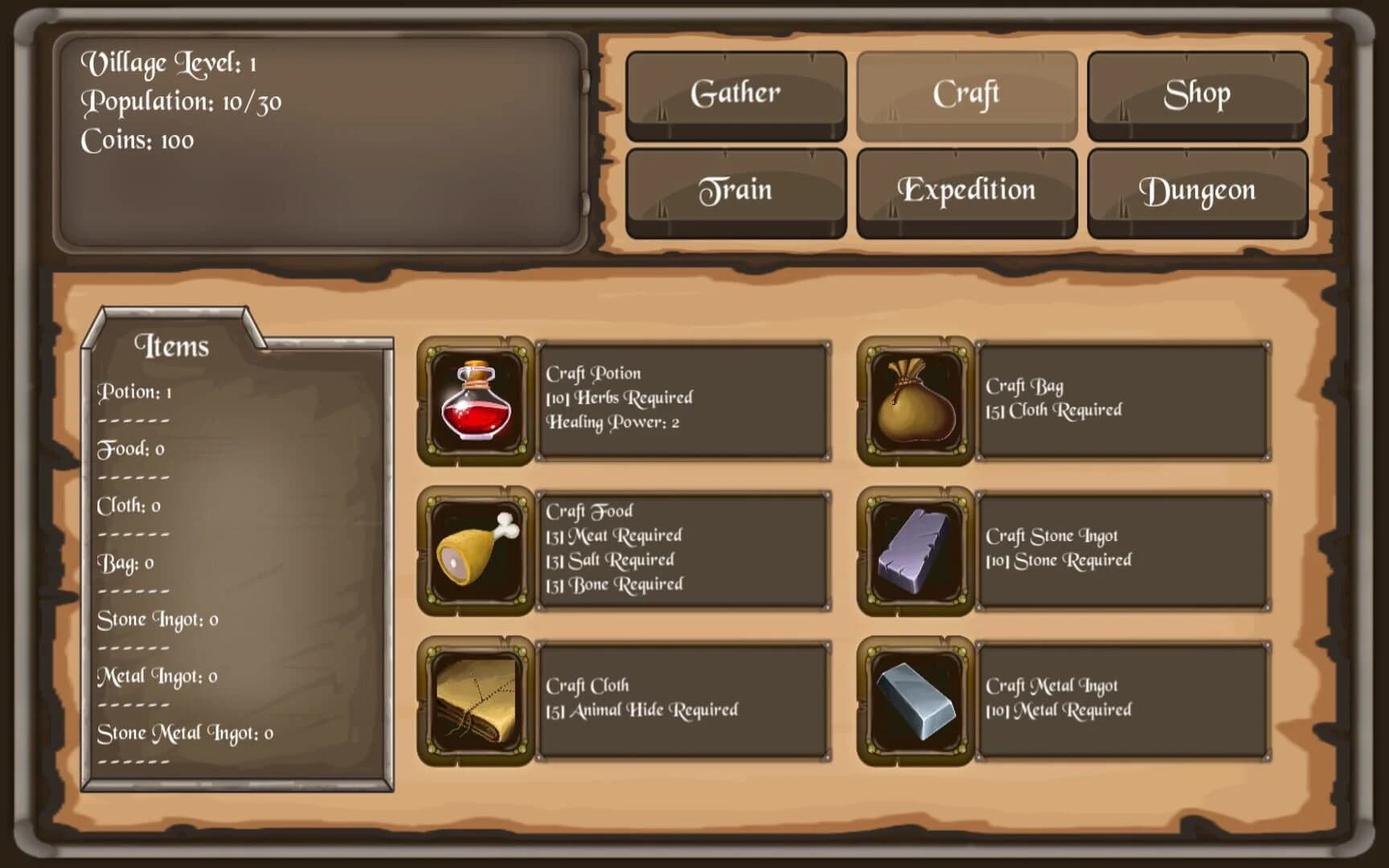Image resolution: width=1389 pixels, height=868 pixels.
Task: Select the Craft tab
Action: point(965,93)
